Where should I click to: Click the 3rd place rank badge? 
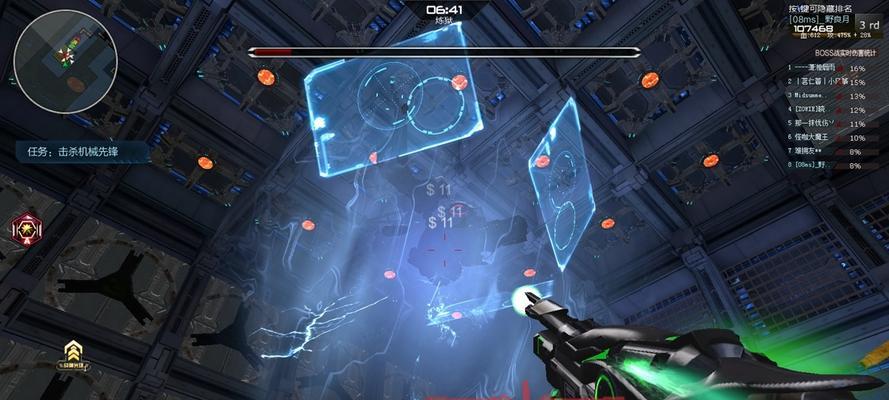(x=868, y=24)
